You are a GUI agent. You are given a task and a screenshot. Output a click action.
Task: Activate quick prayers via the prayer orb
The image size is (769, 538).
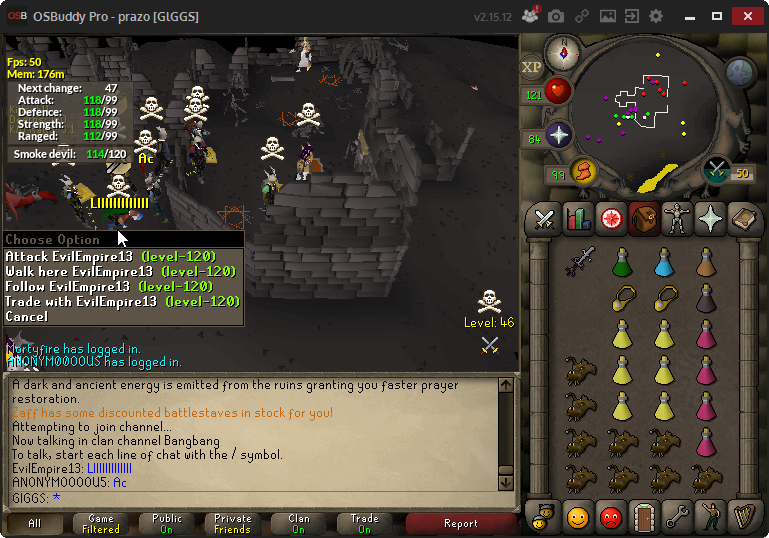coord(558,136)
